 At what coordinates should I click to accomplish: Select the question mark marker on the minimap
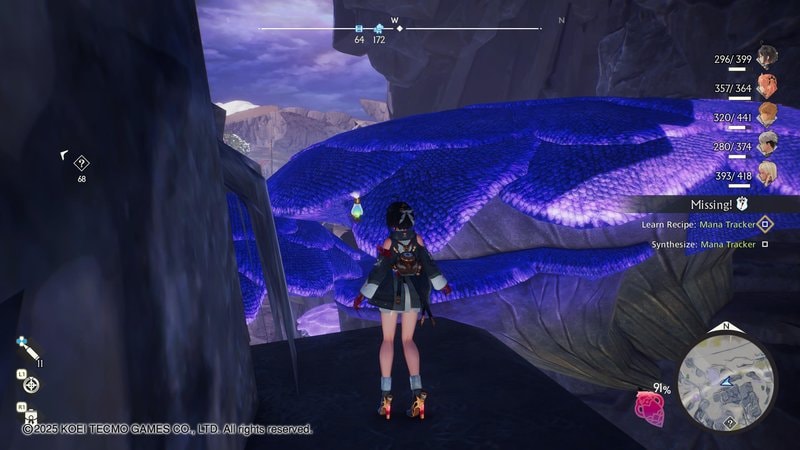[x=730, y=423]
